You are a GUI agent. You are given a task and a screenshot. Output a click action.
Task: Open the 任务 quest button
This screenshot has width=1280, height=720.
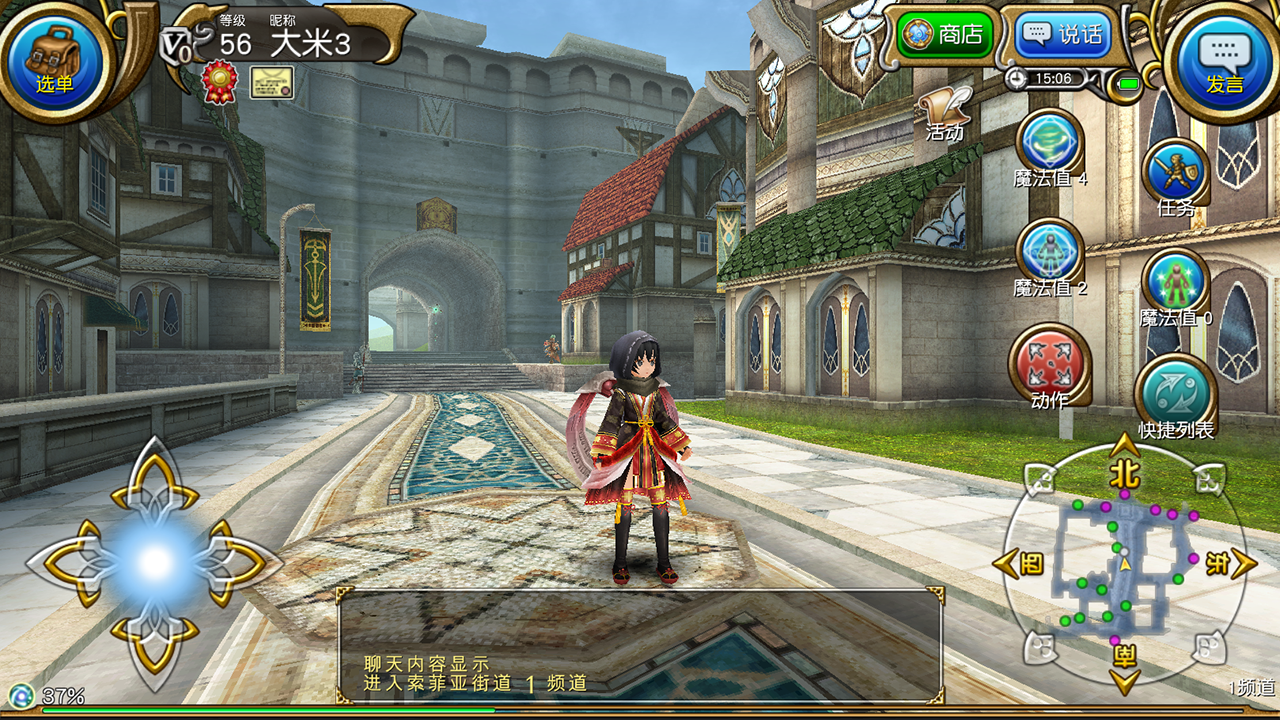(1175, 172)
